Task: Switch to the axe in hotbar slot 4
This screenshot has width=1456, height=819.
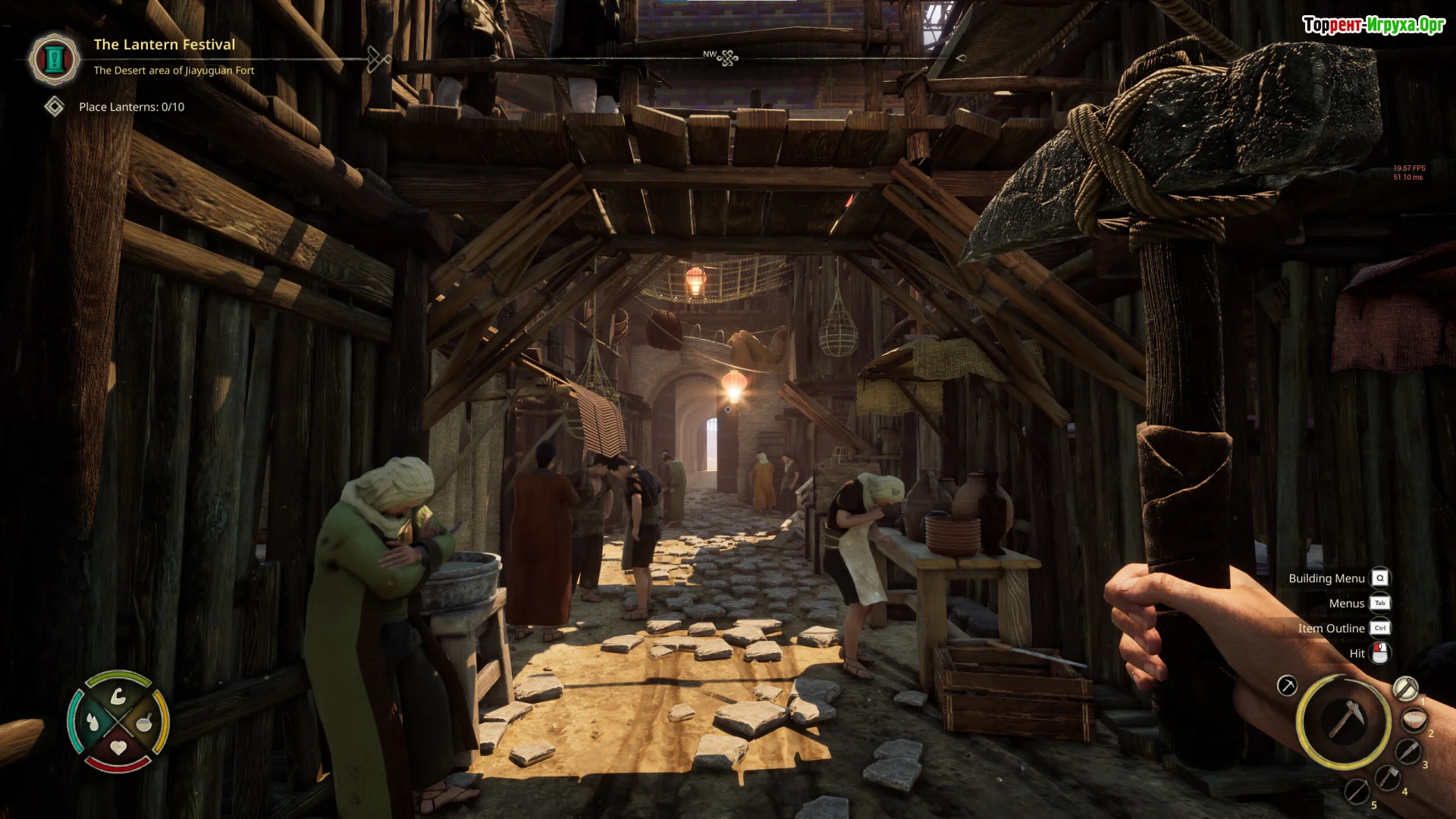Action: pyautogui.click(x=1387, y=778)
